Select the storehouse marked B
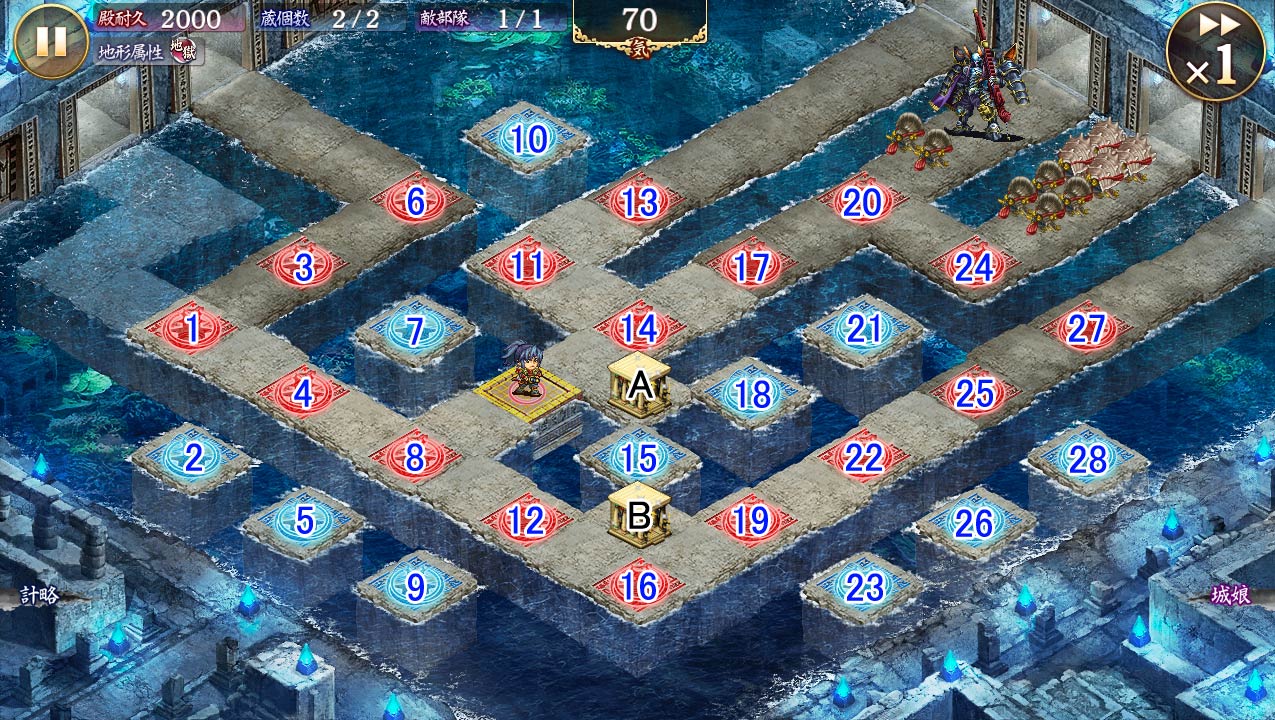 (640, 514)
